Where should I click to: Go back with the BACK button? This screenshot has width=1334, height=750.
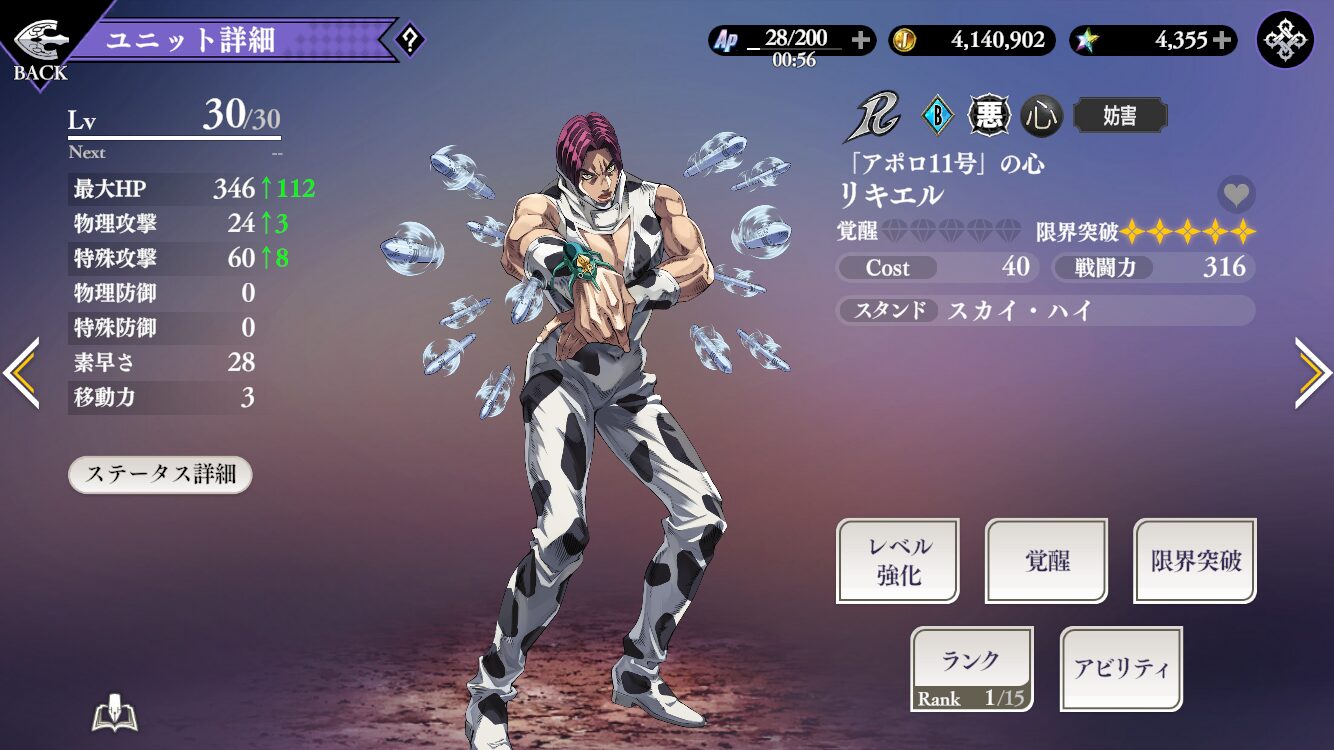tap(41, 47)
